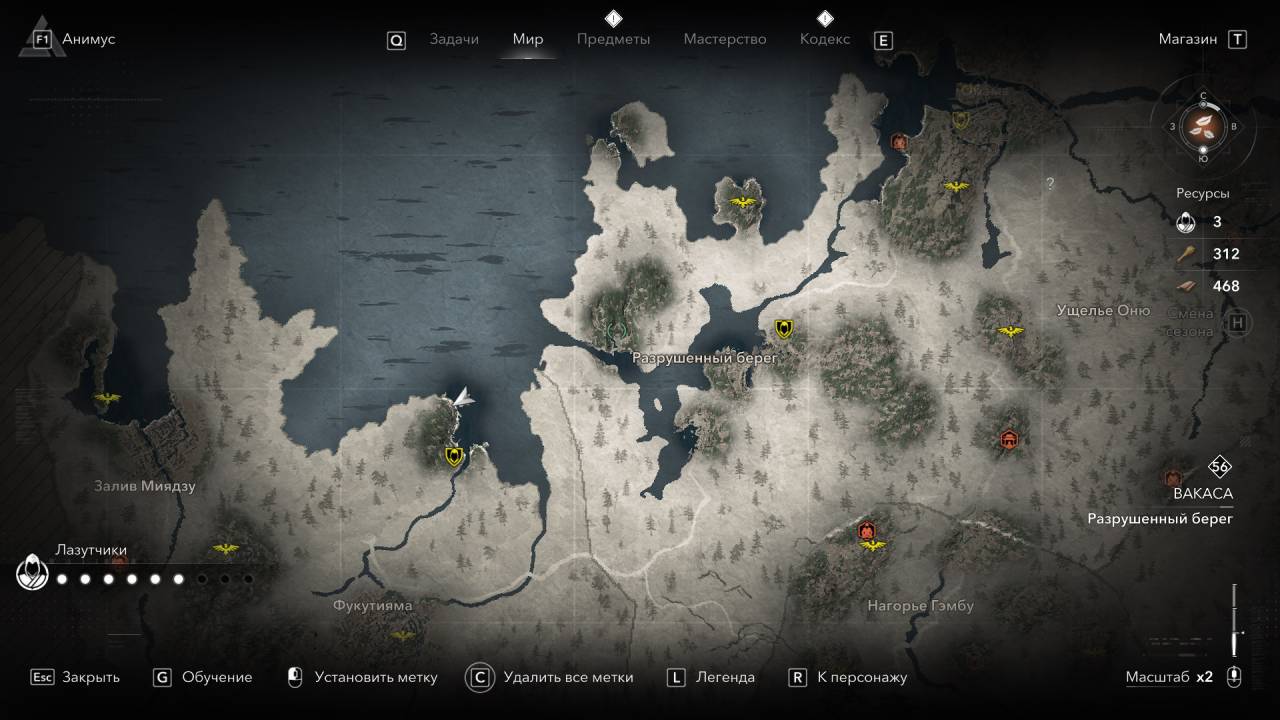The width and height of the screenshot is (1280, 720).
Task: Click the question mark map marker
Action: click(1050, 184)
